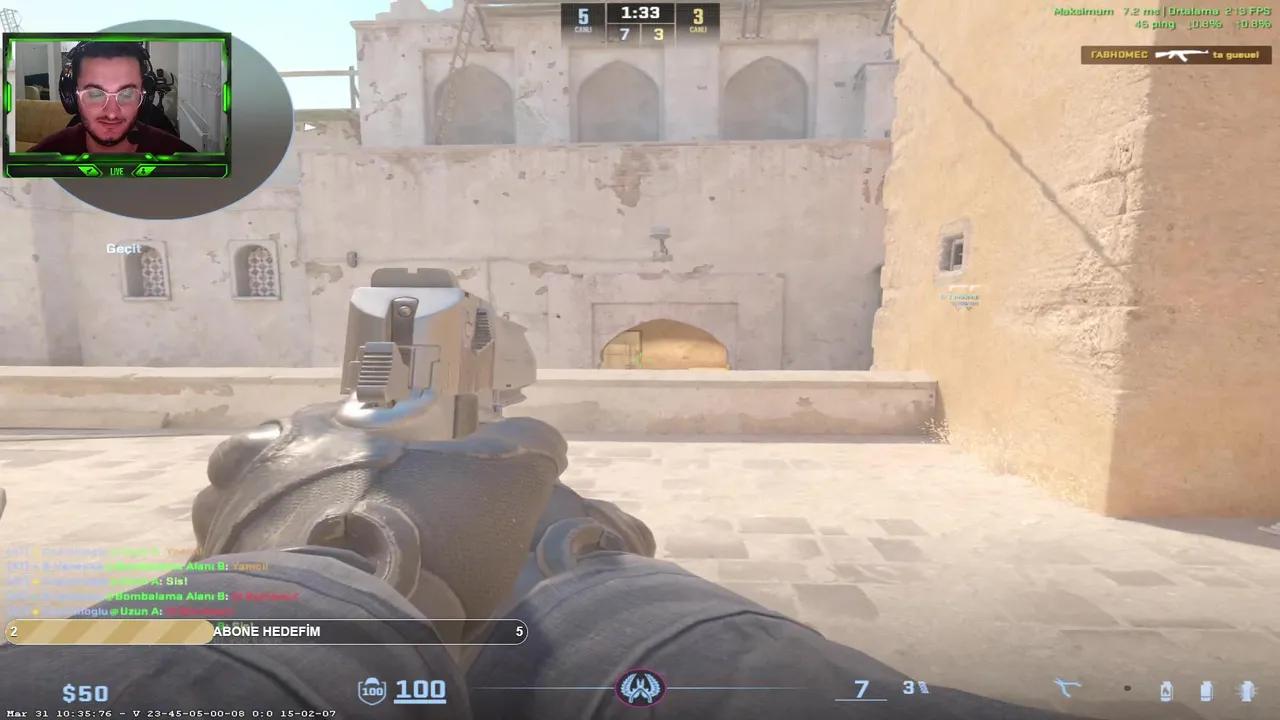Click the CT team emblem at screen bottom center
Image resolution: width=1280 pixels, height=720 pixels.
[641, 688]
